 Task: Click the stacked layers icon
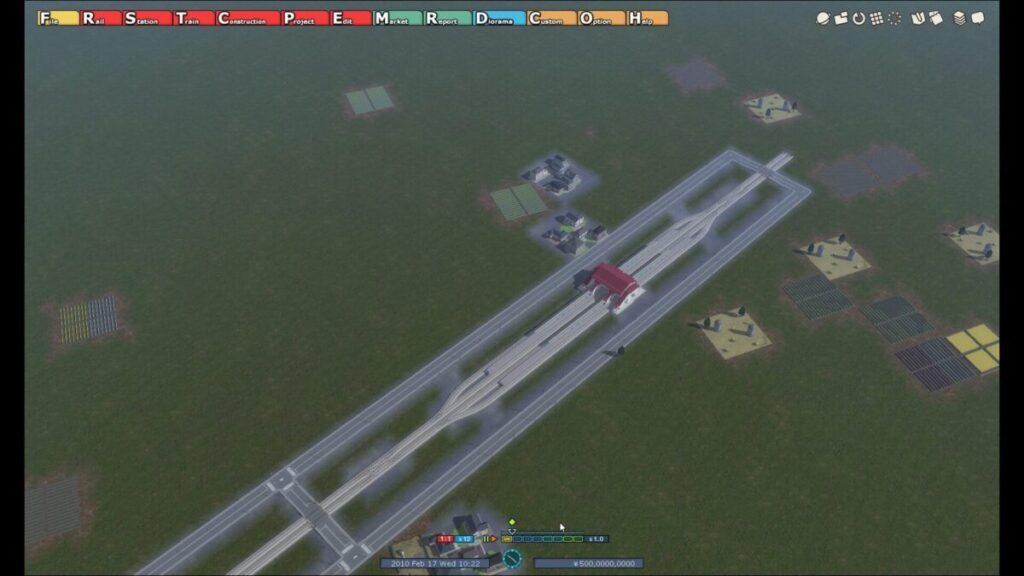point(960,18)
